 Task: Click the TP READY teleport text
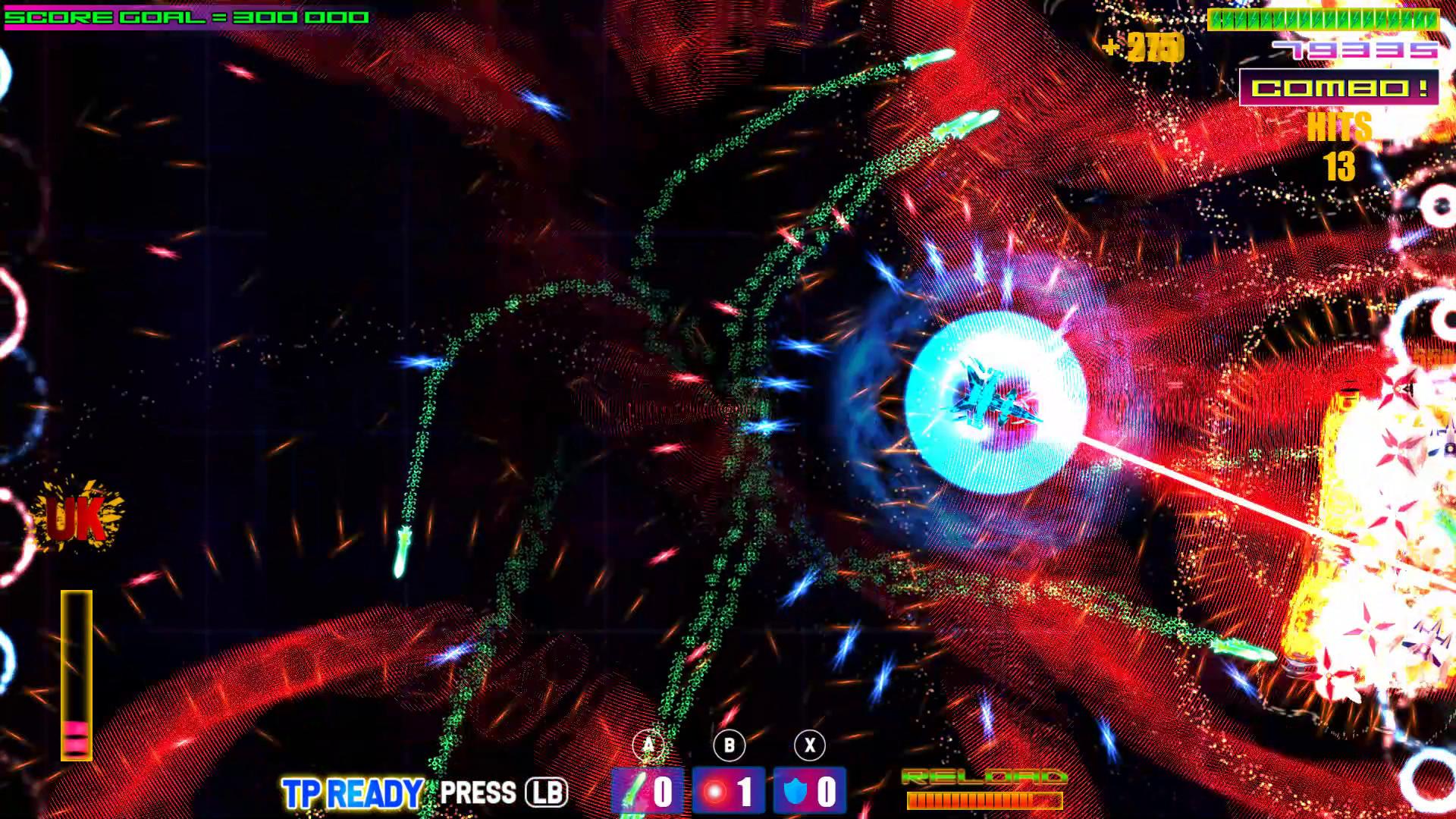[x=350, y=792]
